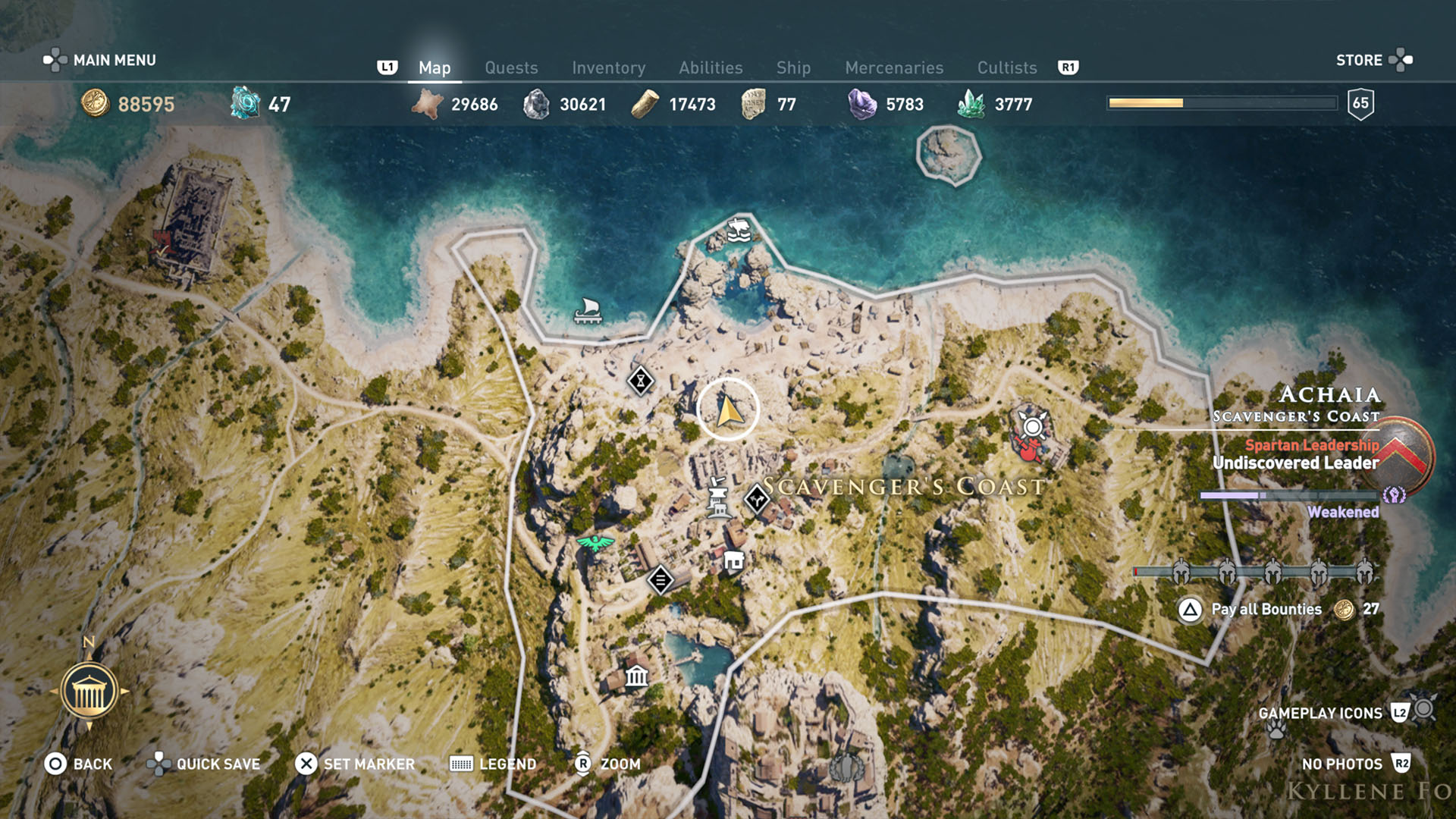Image resolution: width=1456 pixels, height=819 pixels.
Task: Click the temple landmark icon near the lagoon
Action: (x=635, y=676)
